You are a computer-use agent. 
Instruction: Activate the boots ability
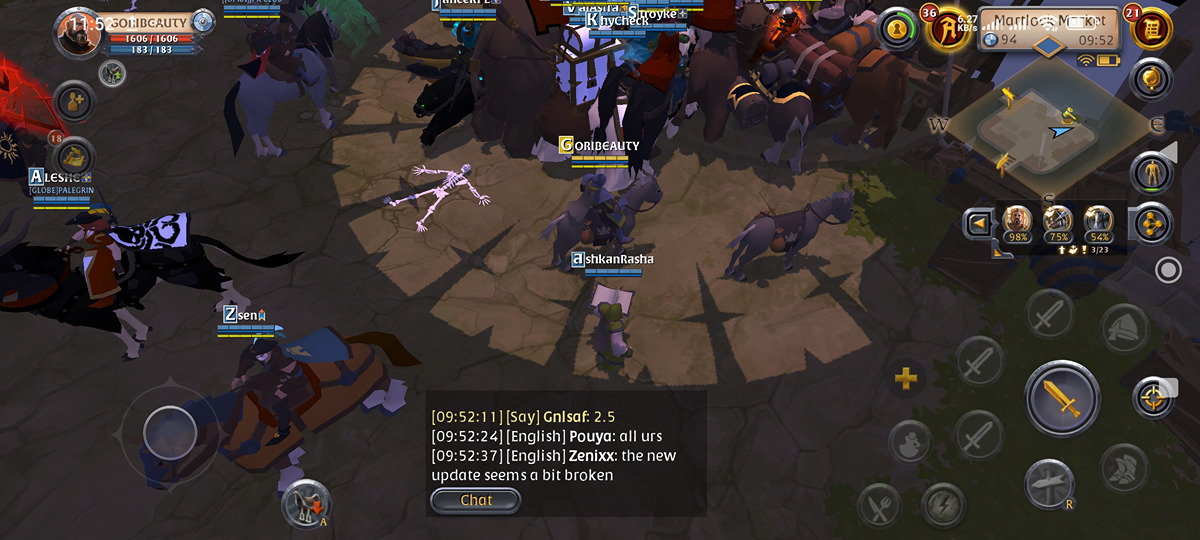click(1124, 467)
